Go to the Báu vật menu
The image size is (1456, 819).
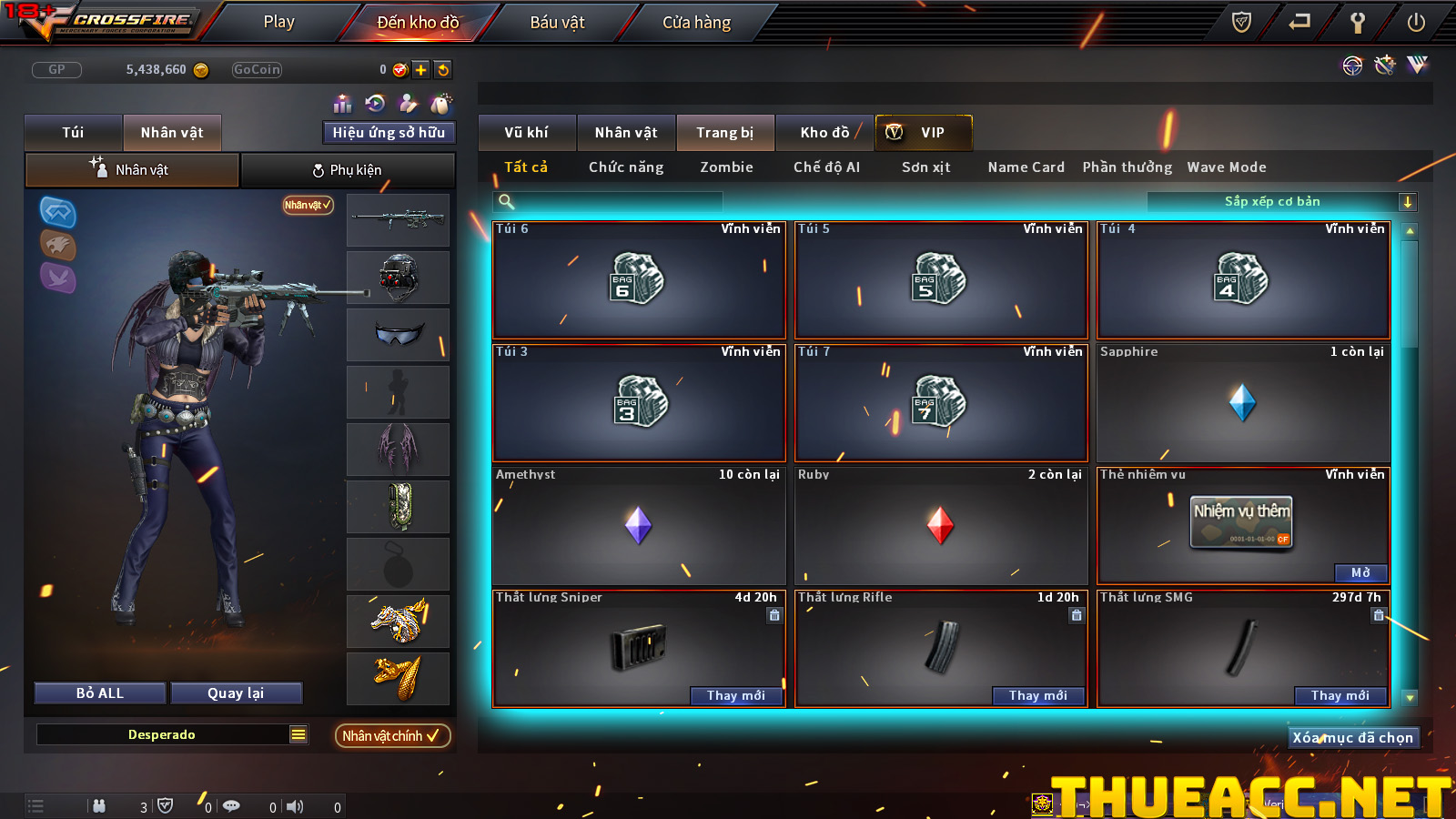point(557,22)
